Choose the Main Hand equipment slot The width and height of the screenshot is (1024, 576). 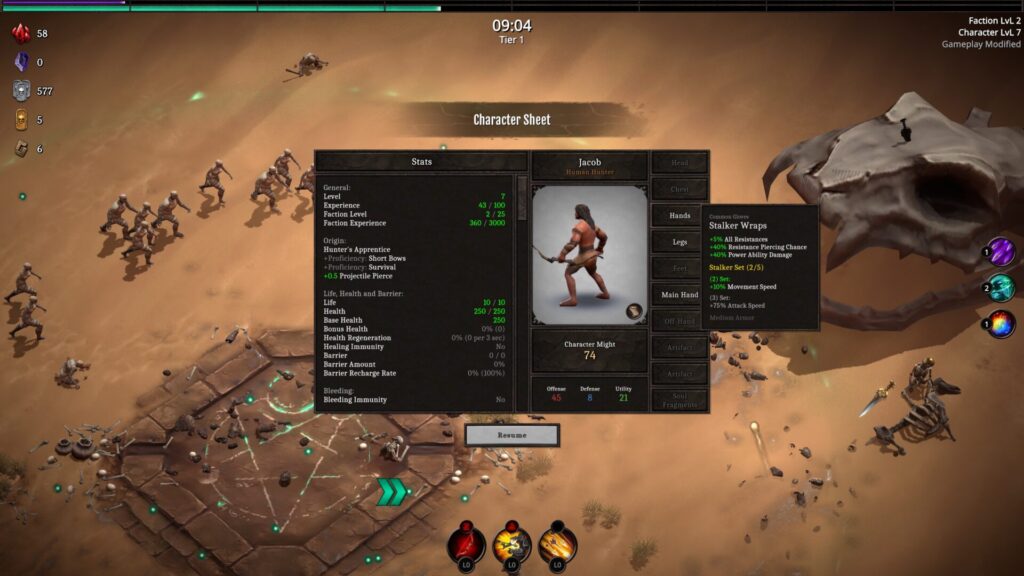(680, 295)
